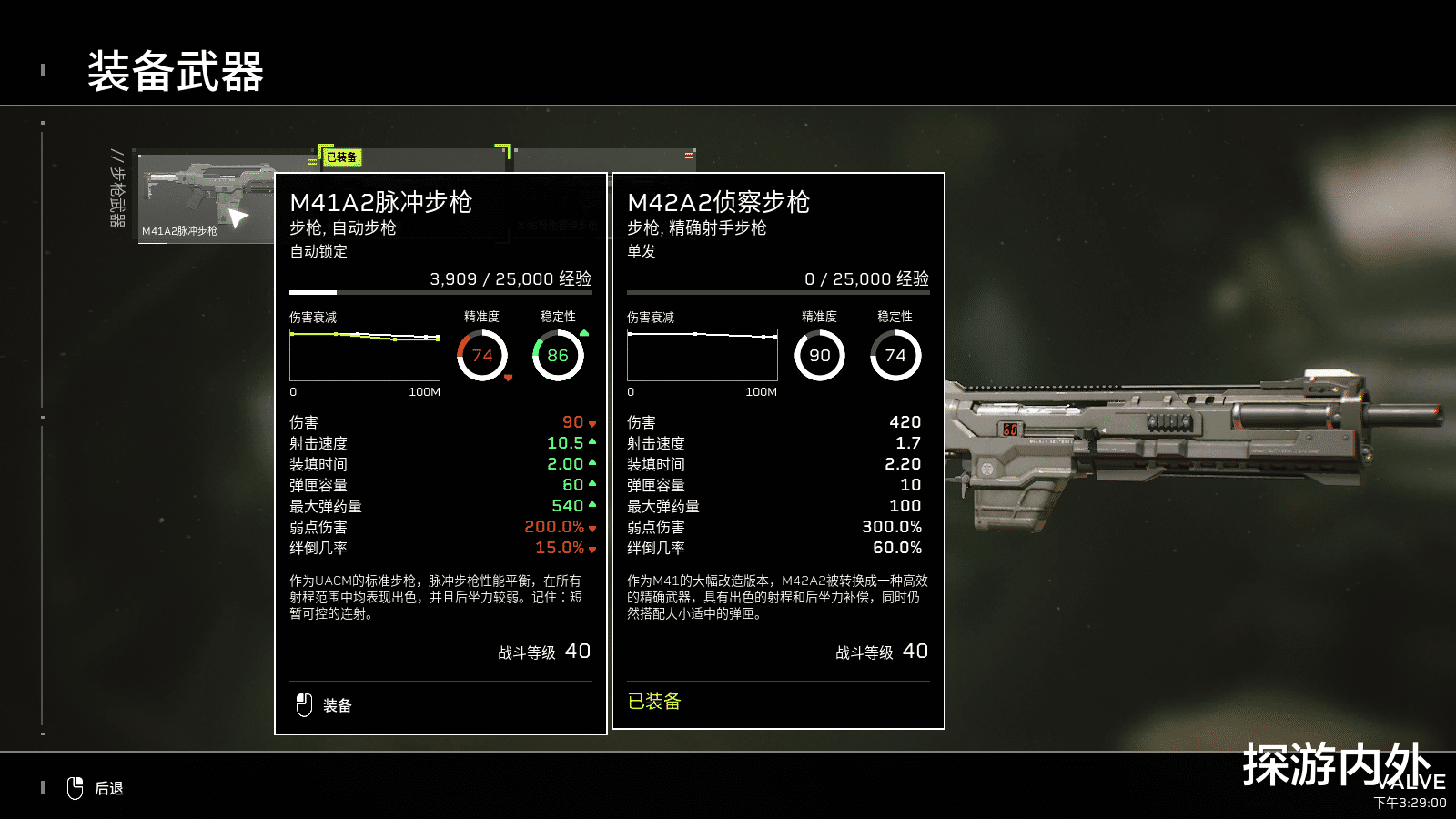Screen dimensions: 1456x819
Task: Click the 稳定性 86 stat circle
Action: point(557,356)
